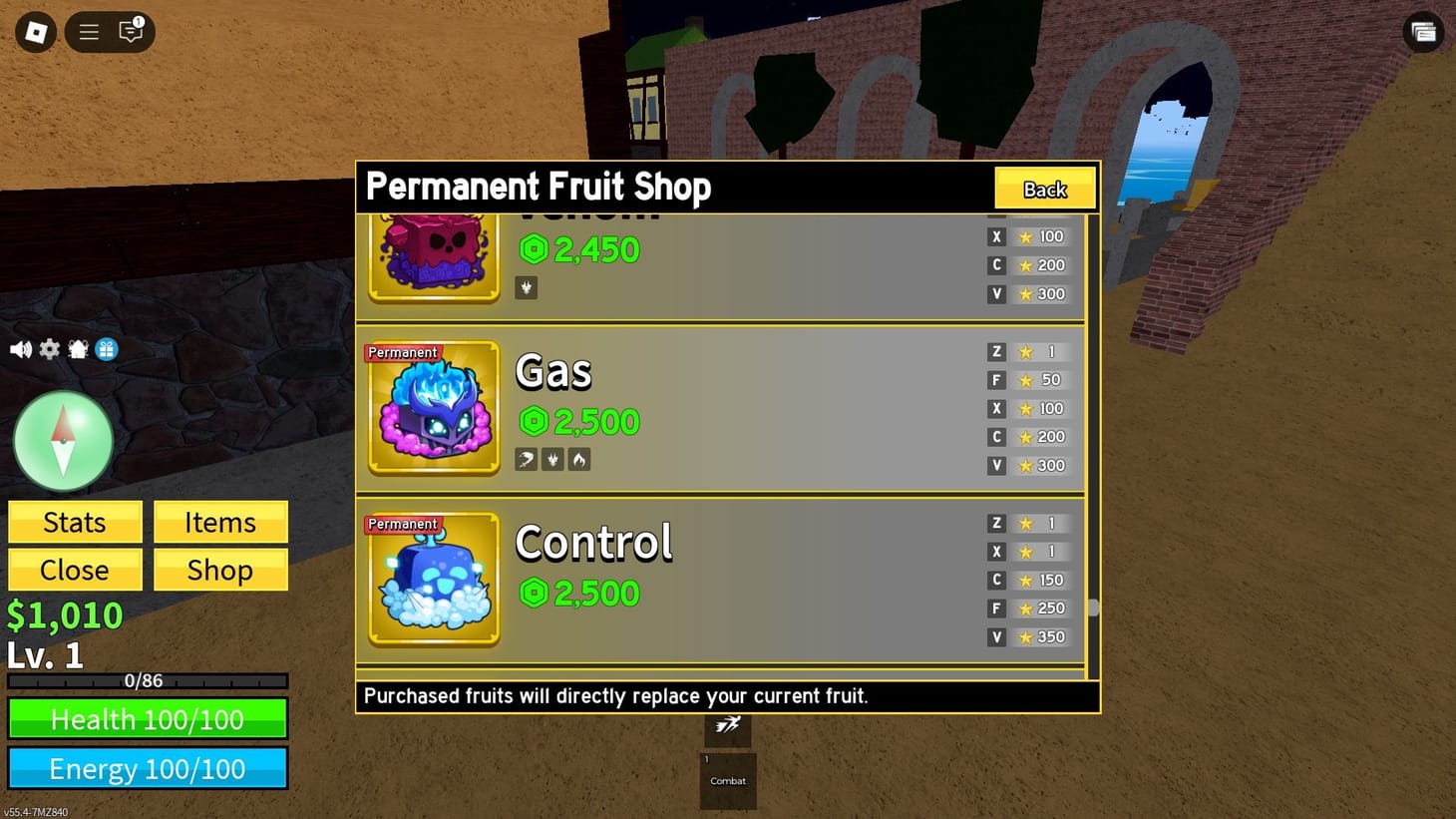Click the trident icon under Venom fruit
Image resolution: width=1456 pixels, height=819 pixels.
[x=526, y=287]
